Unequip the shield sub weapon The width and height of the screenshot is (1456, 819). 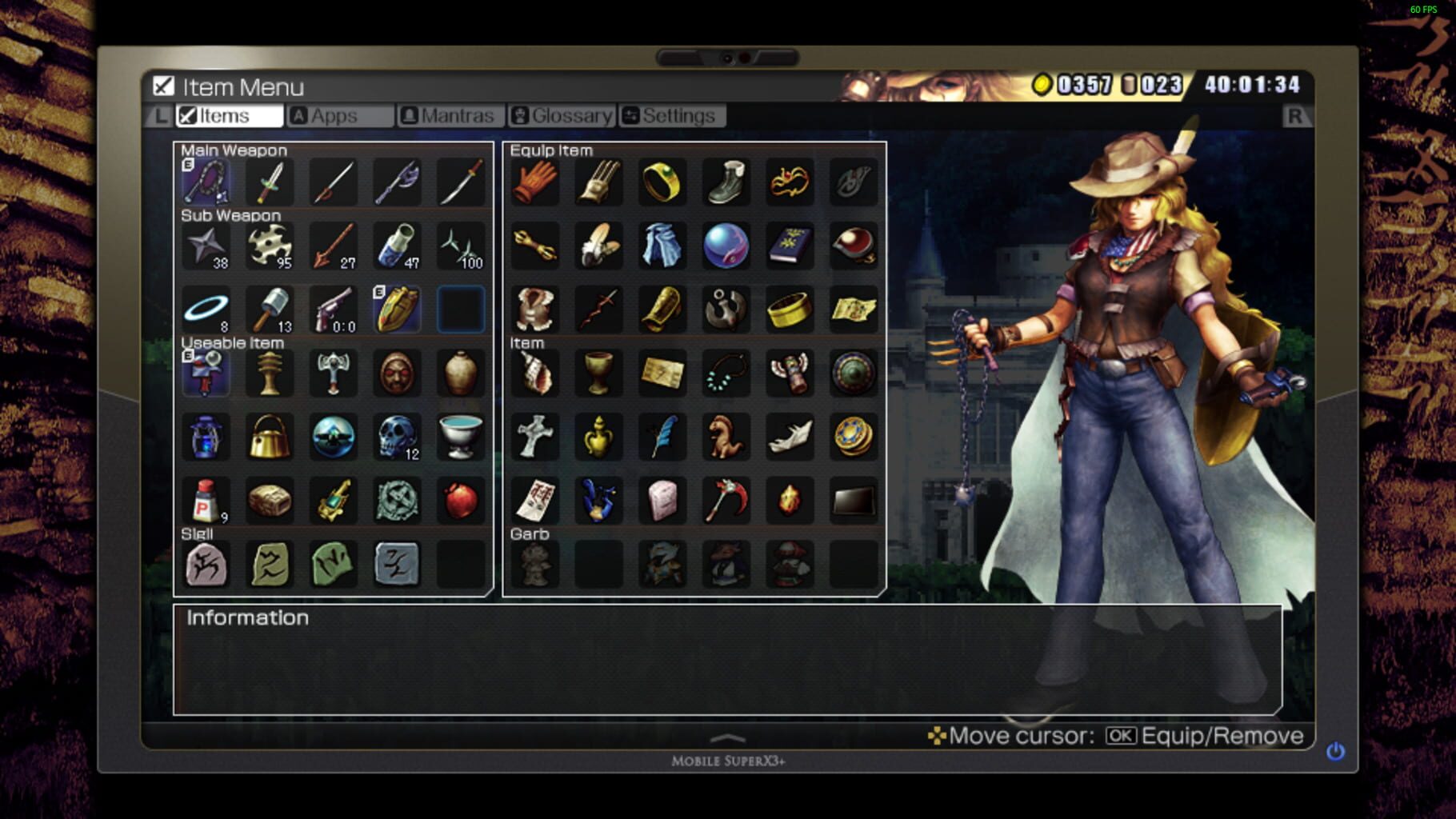click(398, 310)
